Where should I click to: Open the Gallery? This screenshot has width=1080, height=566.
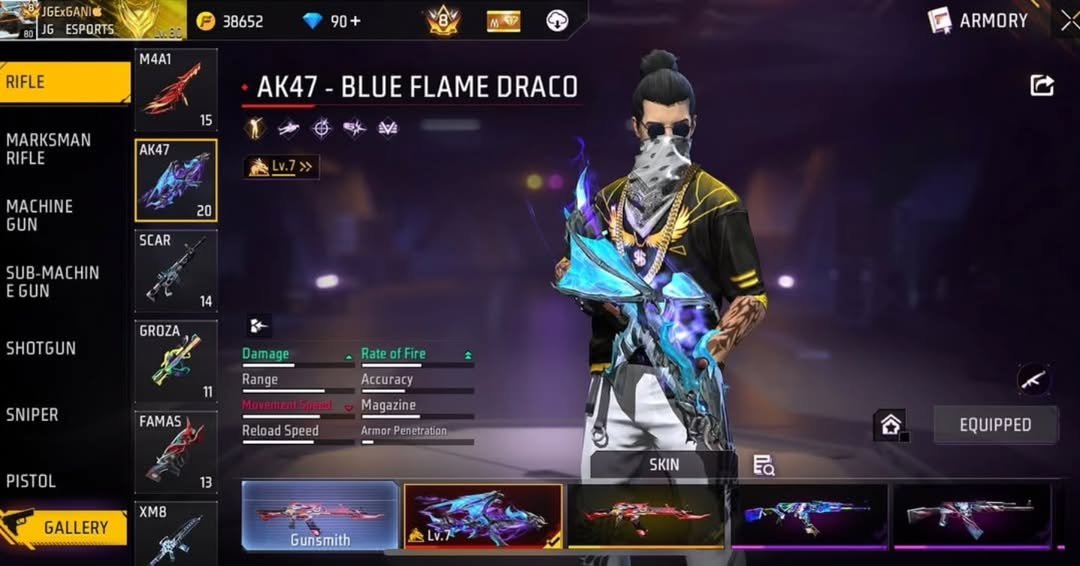coord(66,527)
